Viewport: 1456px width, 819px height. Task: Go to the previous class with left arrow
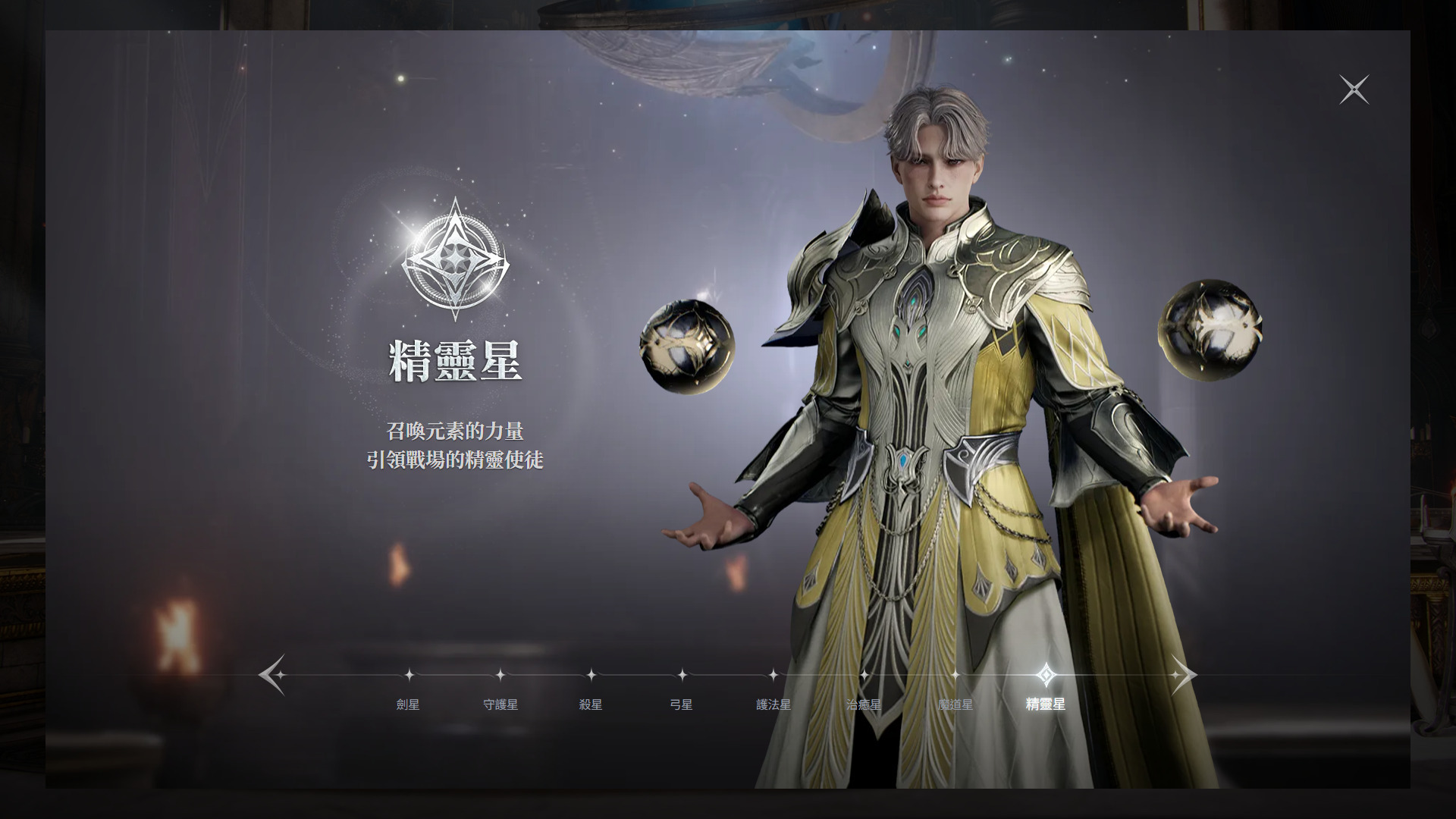[272, 674]
